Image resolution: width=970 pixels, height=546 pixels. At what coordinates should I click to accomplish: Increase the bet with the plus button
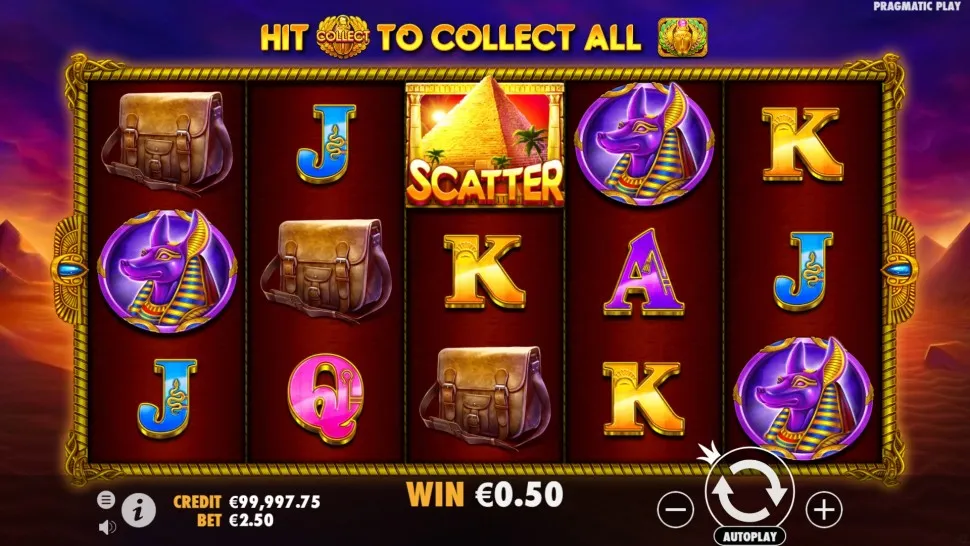(x=823, y=510)
